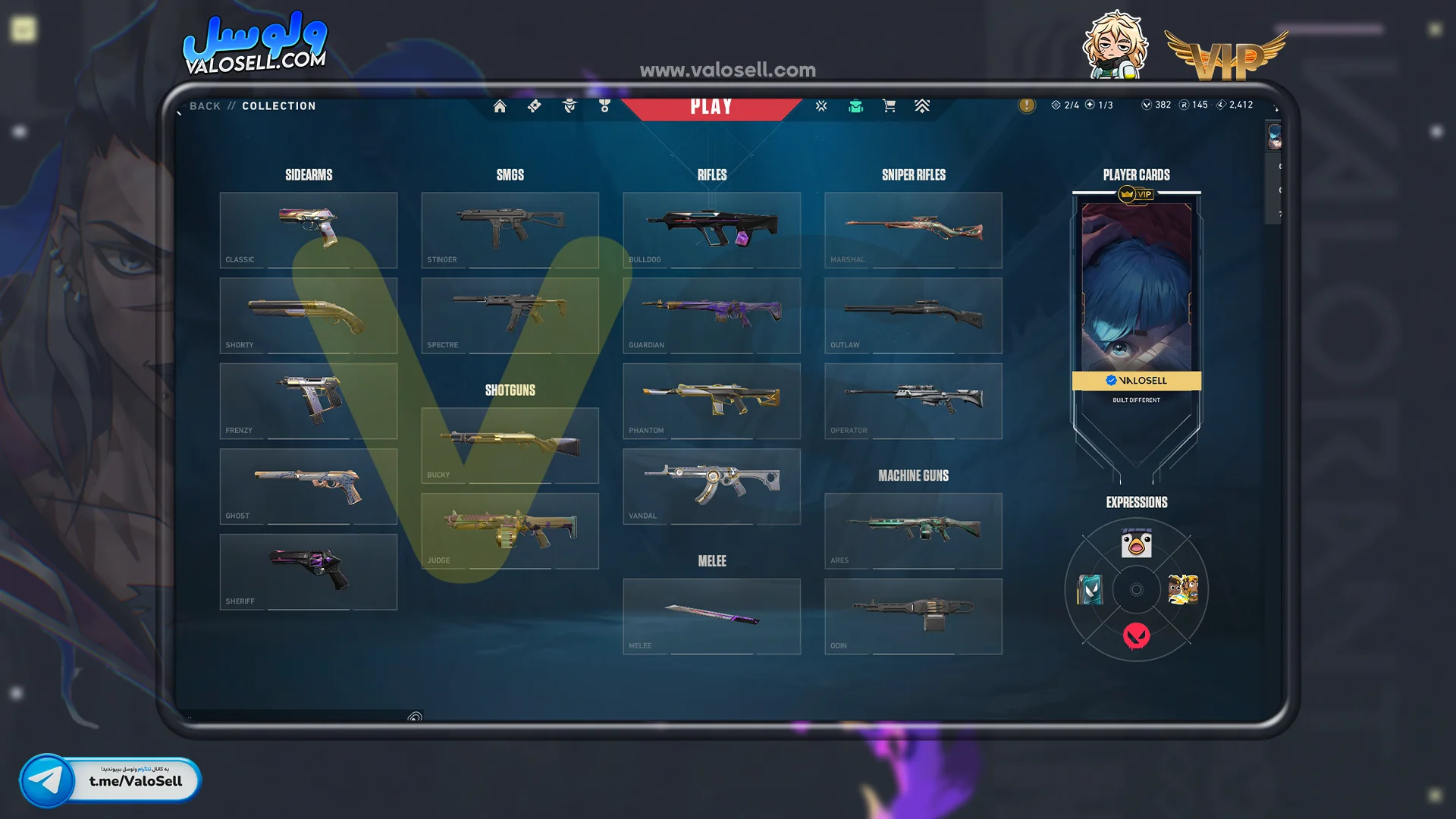Viewport: 1456px width, 819px height.
Task: Open the Phantom rifle slot
Action: tap(712, 400)
